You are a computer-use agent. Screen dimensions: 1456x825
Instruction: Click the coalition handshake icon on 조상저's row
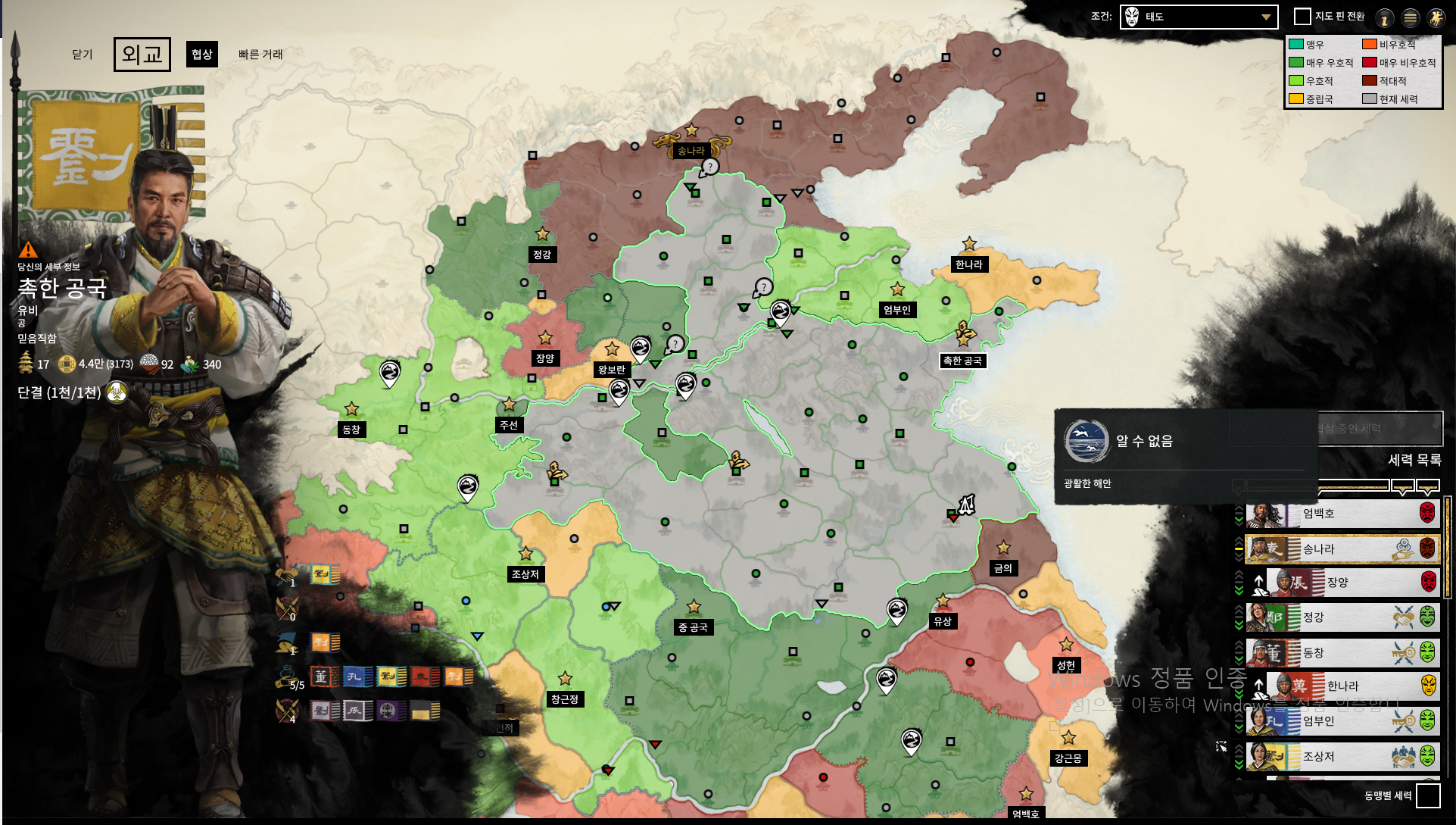point(1404,755)
